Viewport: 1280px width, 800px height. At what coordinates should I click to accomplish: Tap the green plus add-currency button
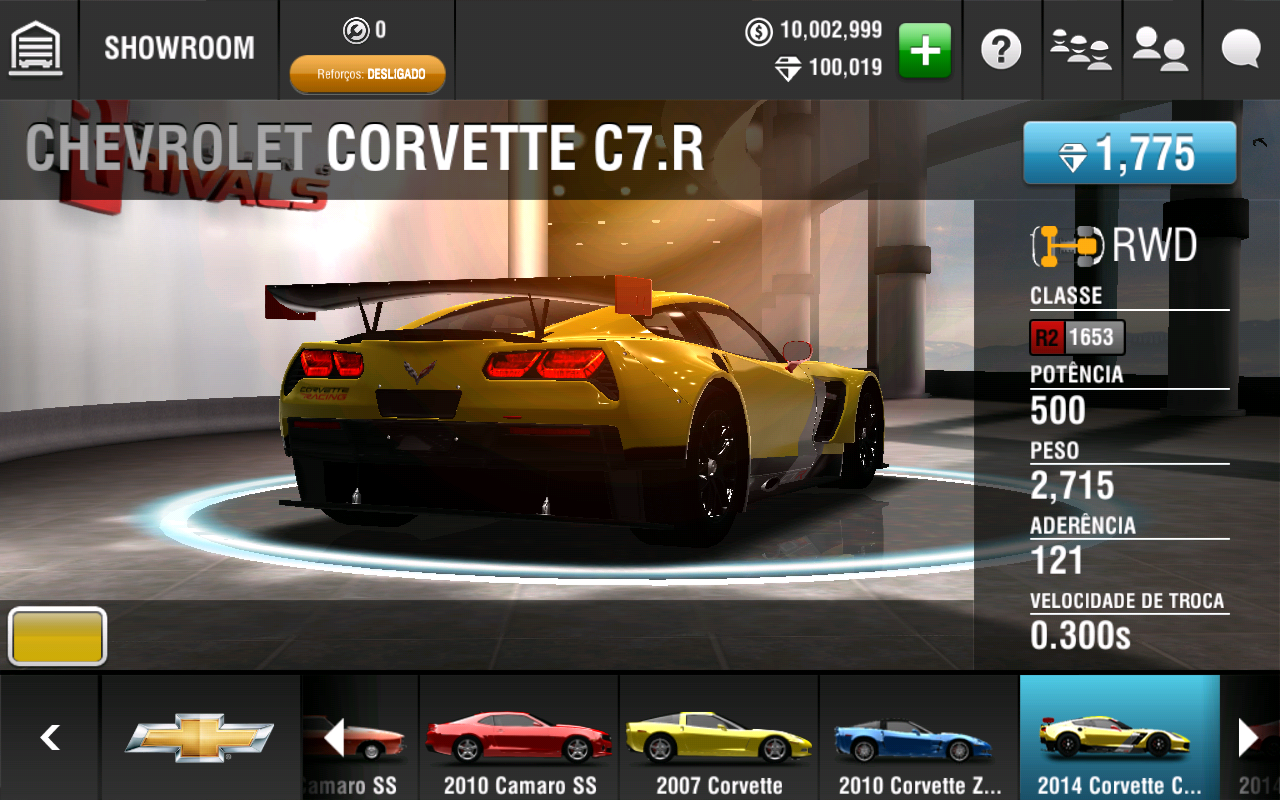tap(925, 50)
